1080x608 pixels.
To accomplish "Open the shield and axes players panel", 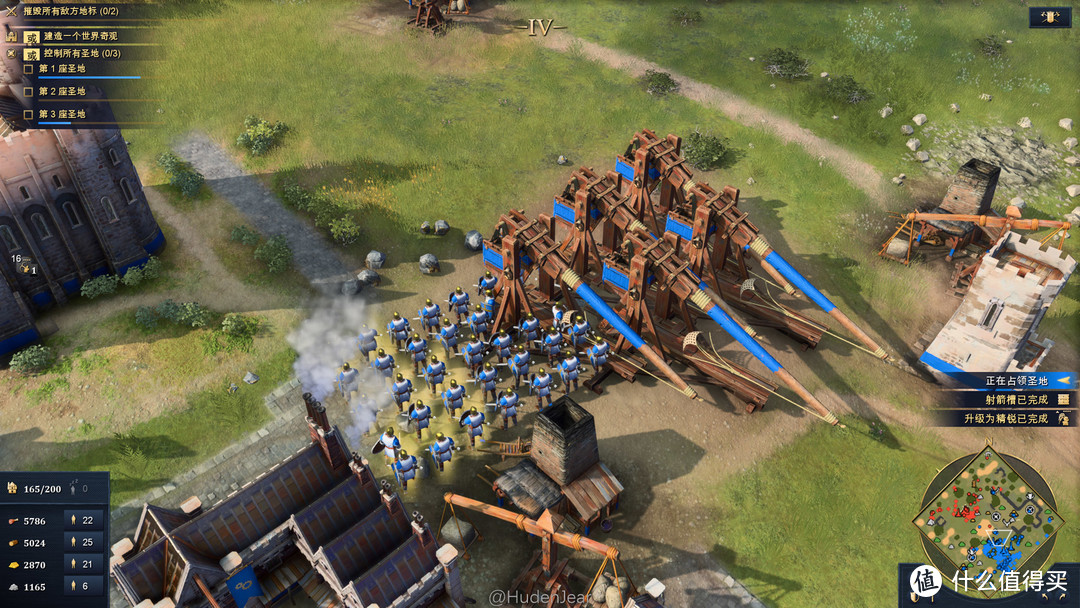I will pos(1049,17).
